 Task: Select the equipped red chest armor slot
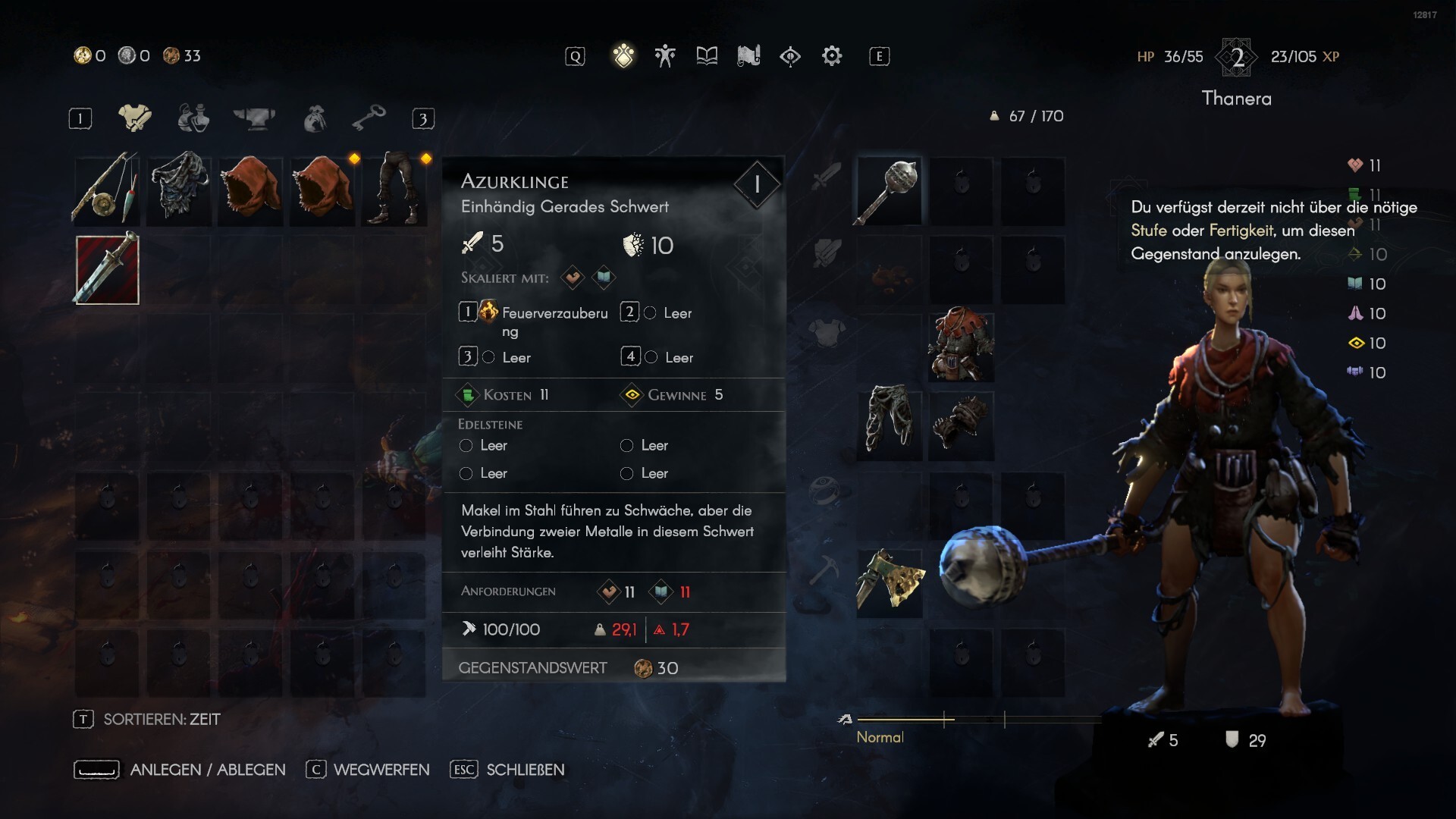point(961,346)
